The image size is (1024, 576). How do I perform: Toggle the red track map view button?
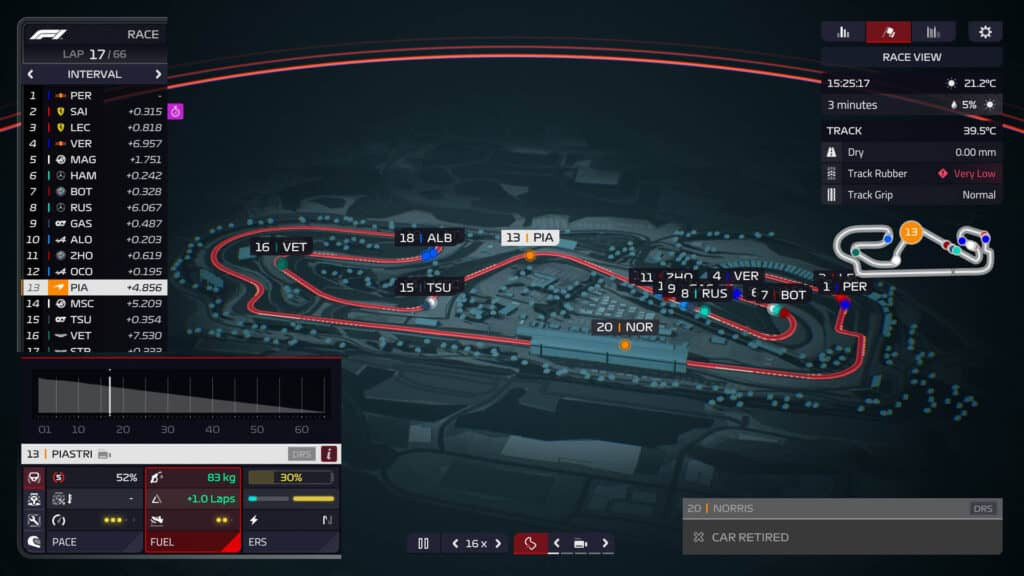click(531, 543)
